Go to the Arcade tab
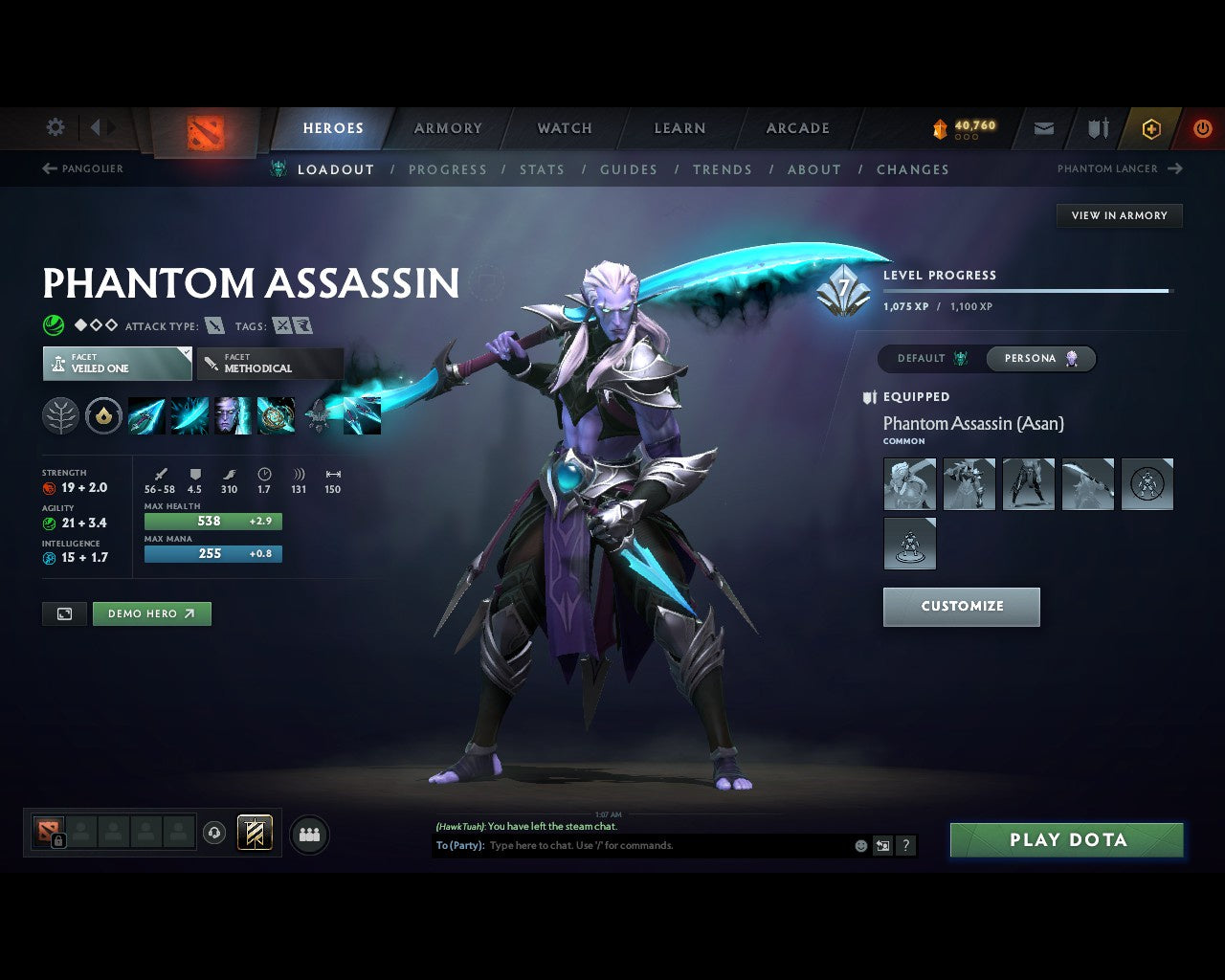This screenshot has width=1225, height=980. tap(797, 128)
